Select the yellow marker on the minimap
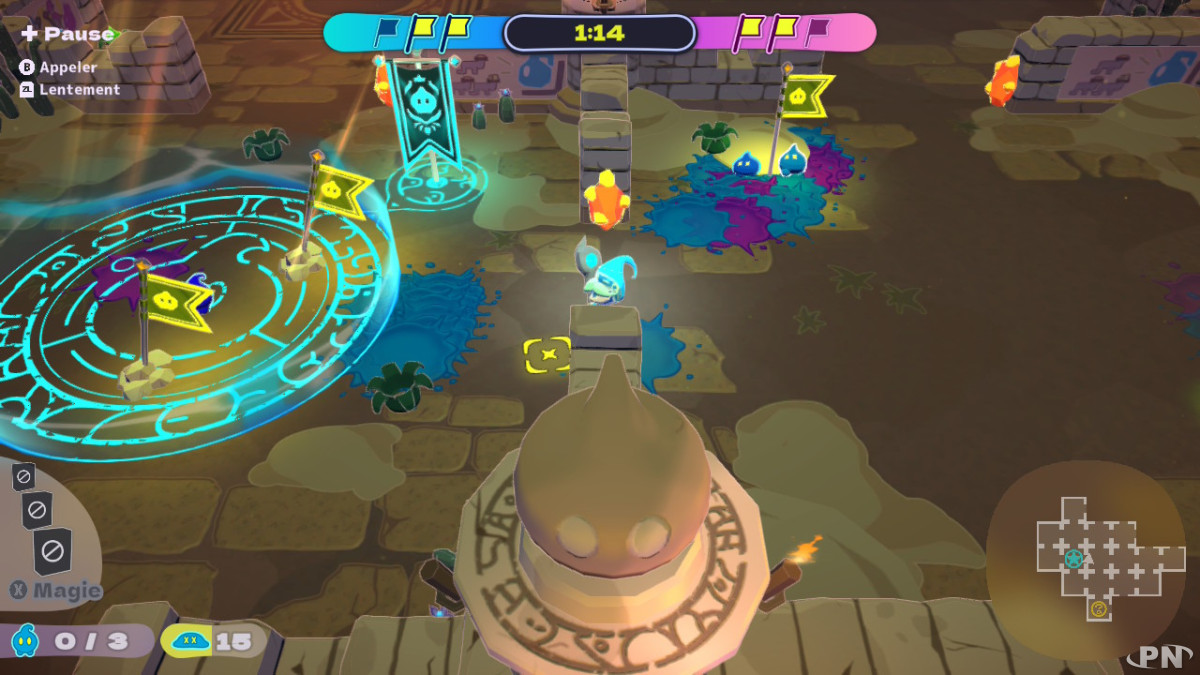The image size is (1200, 675). click(x=1098, y=608)
